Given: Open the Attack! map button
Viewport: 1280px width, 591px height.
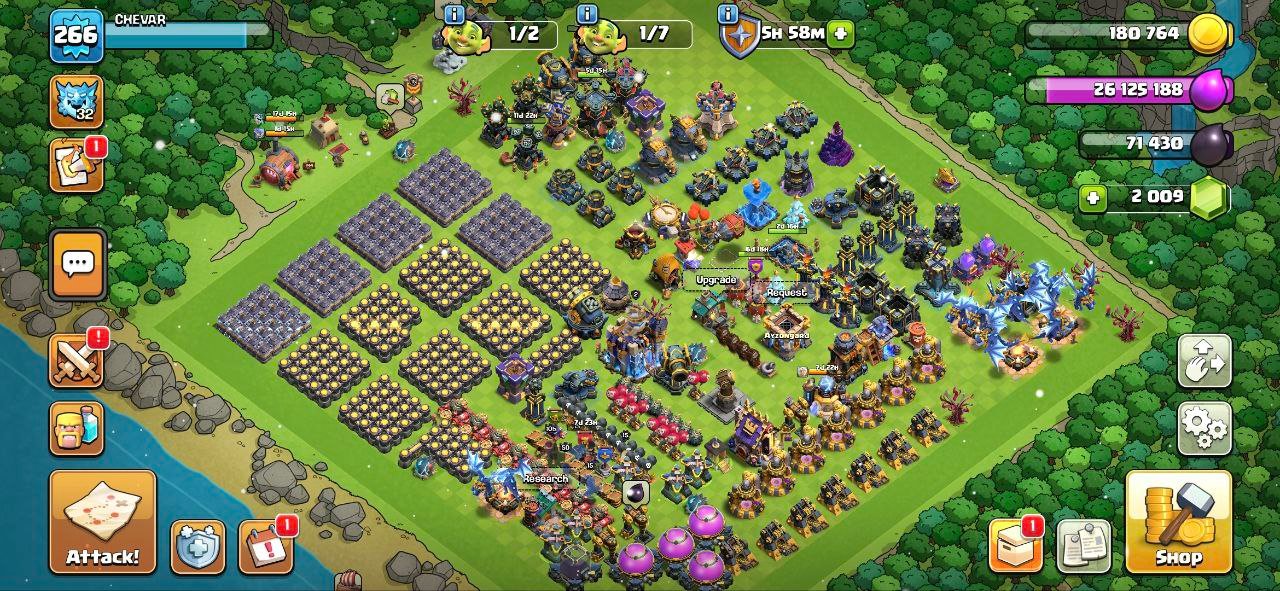Looking at the screenshot, I should [103, 521].
